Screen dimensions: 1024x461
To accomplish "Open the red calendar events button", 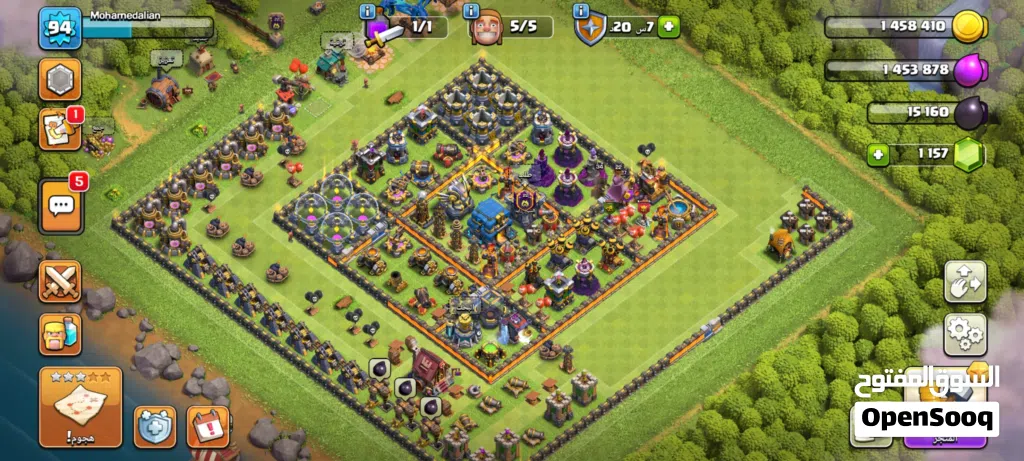I will 208,427.
